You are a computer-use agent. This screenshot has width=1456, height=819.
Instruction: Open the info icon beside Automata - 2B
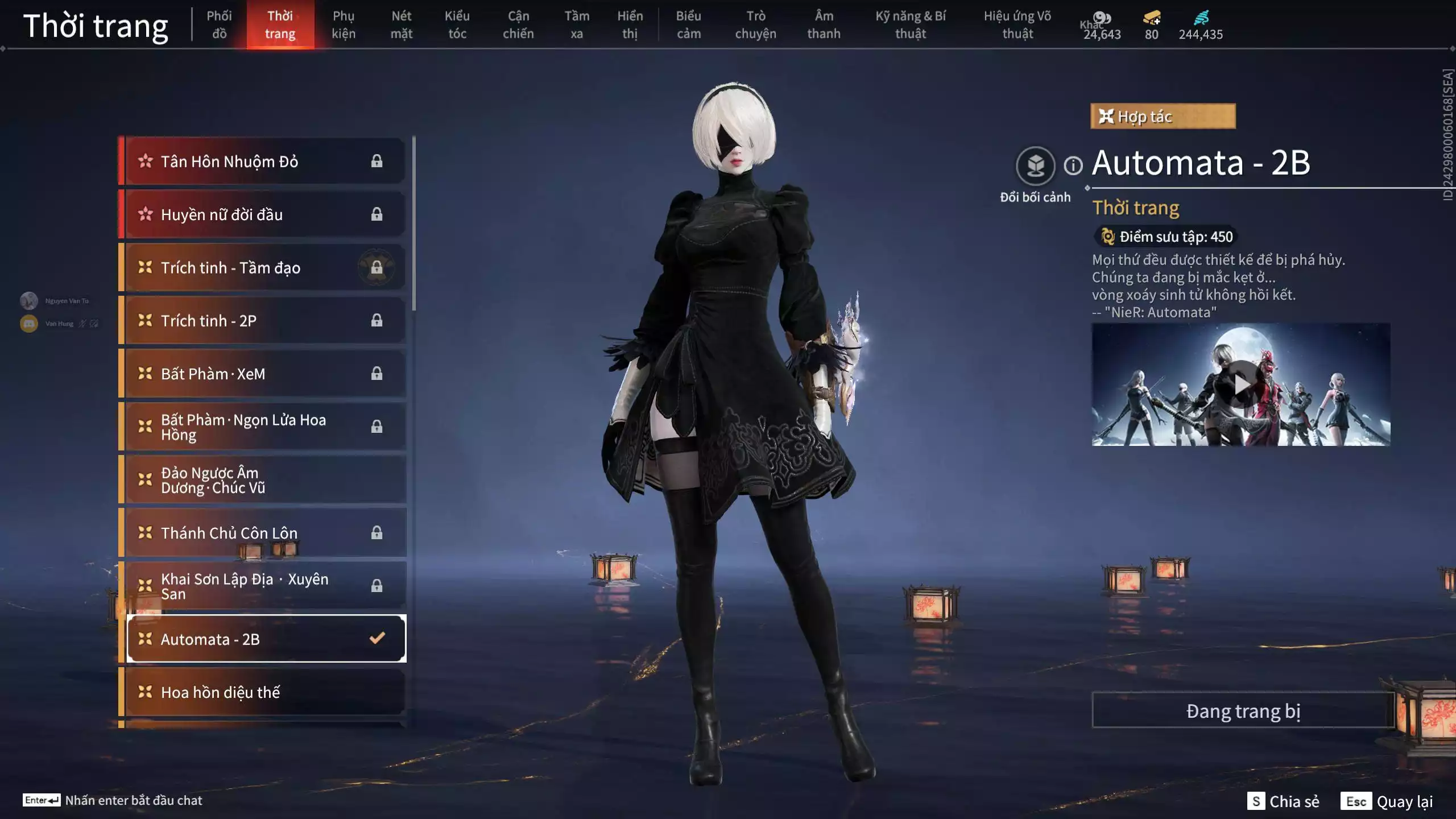1073,166
